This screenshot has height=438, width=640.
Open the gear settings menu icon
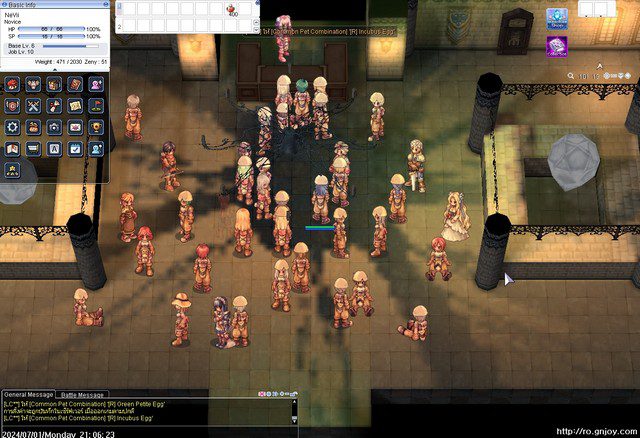tap(12, 127)
